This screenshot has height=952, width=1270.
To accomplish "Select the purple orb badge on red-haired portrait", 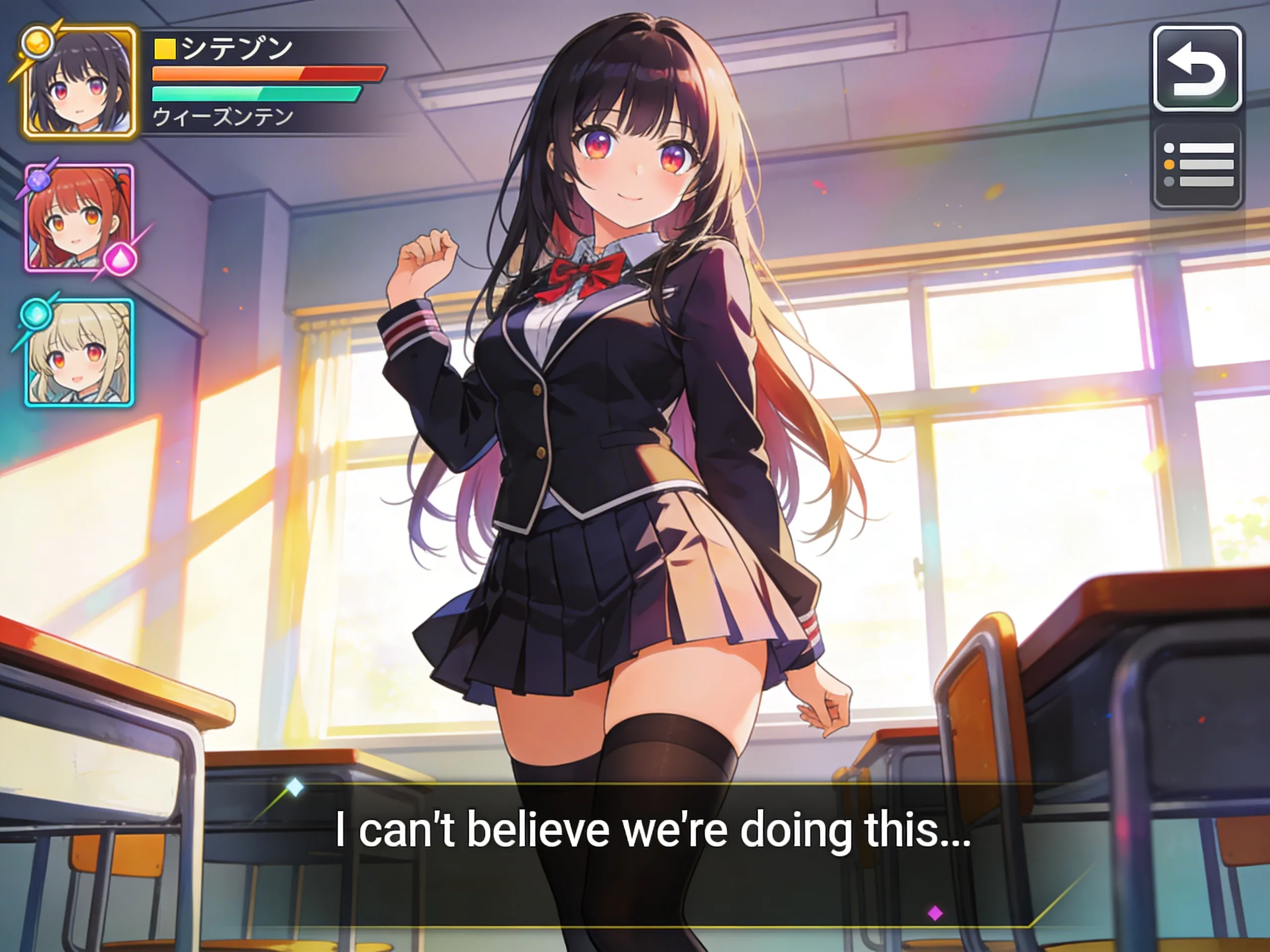I will (x=39, y=181).
